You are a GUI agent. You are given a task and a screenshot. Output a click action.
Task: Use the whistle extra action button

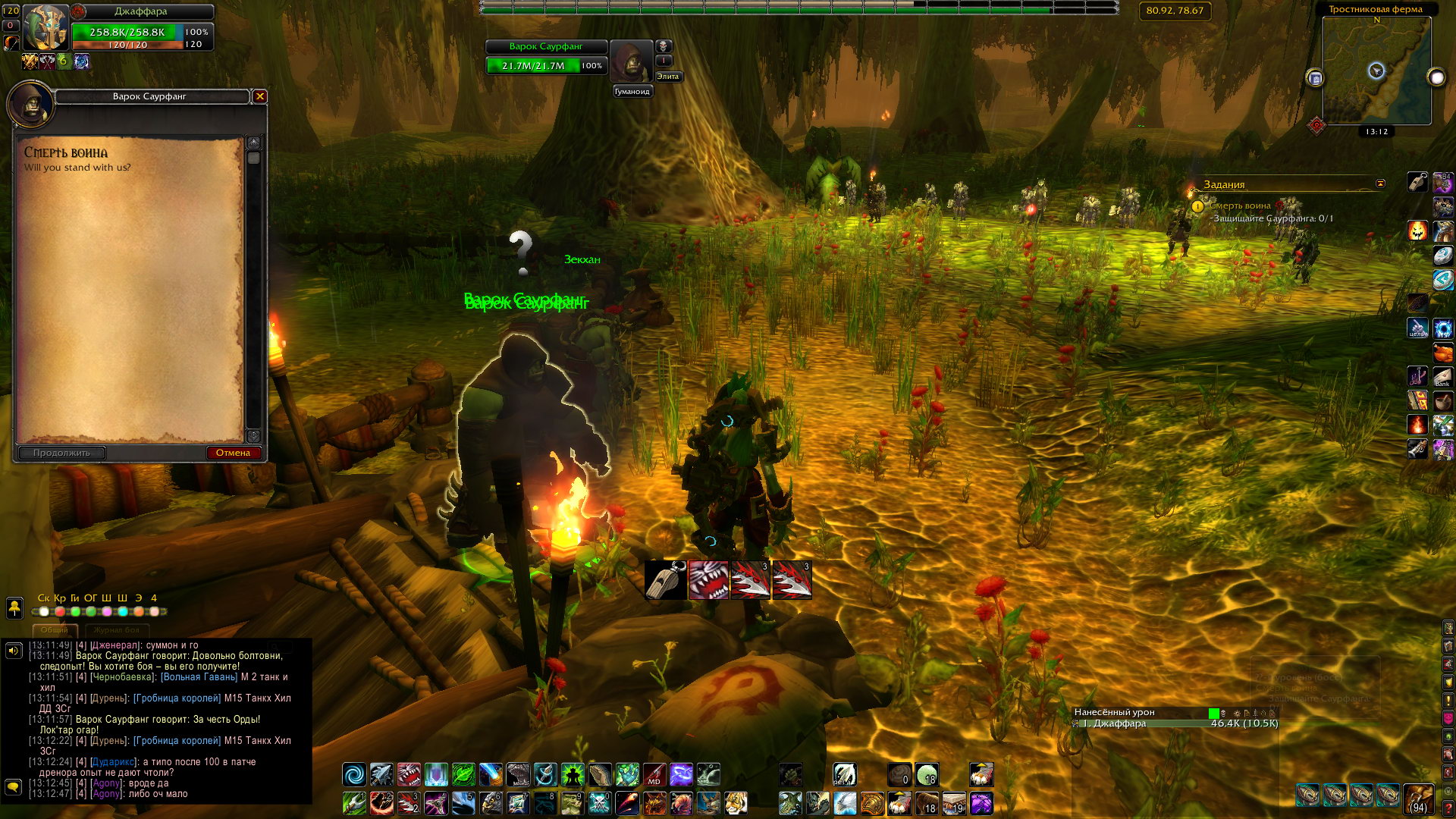coord(666,580)
